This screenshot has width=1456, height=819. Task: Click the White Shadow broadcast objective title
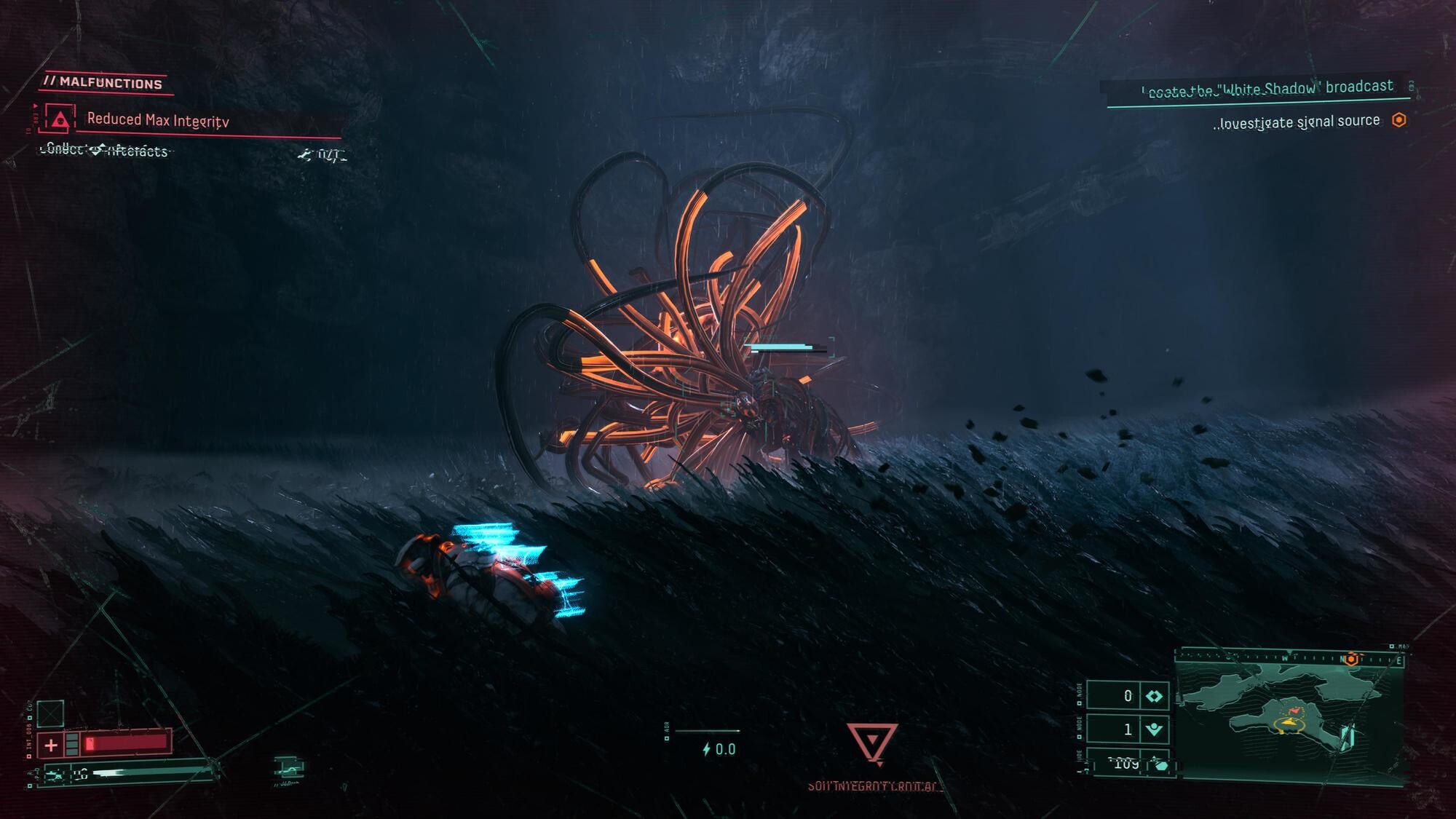[1267, 89]
